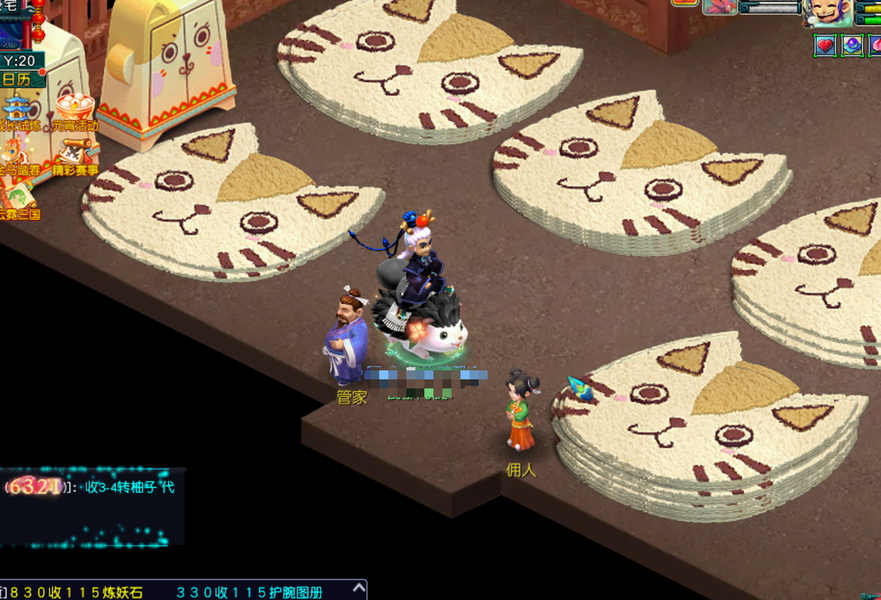
Task: Click the pink pet portrait
Action: [x=720, y=7]
